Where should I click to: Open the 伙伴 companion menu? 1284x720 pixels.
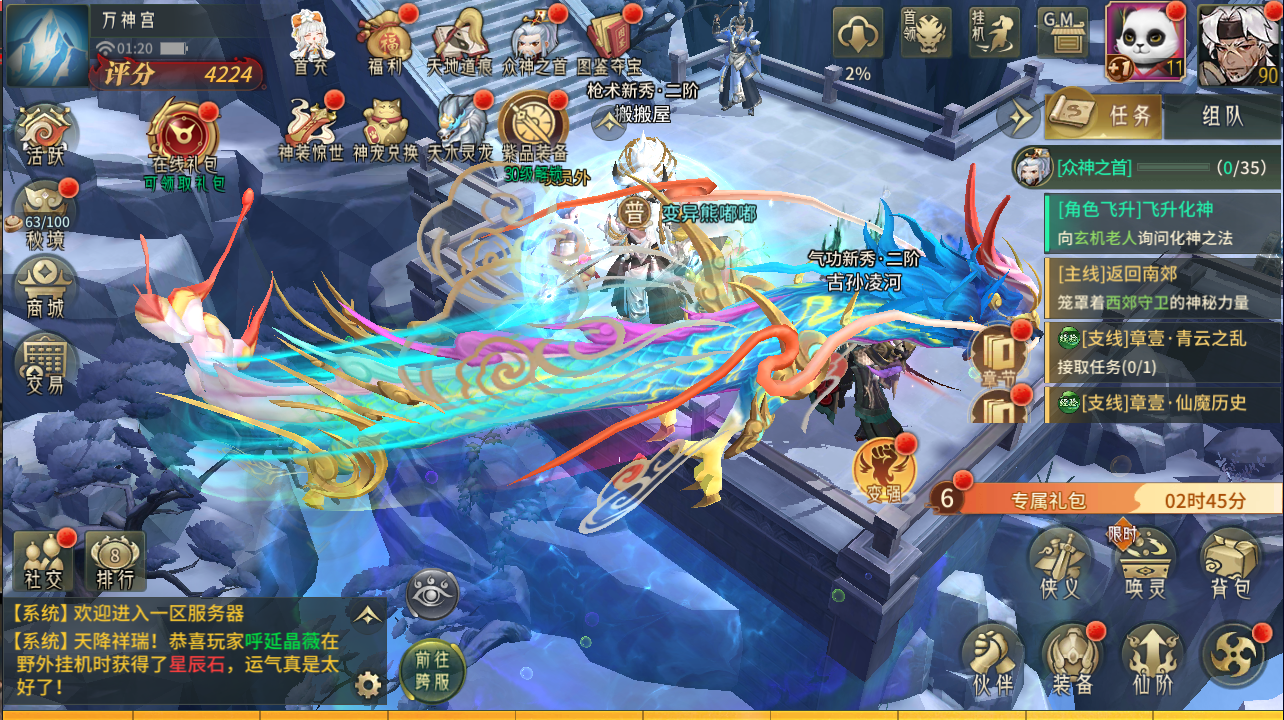[x=991, y=660]
